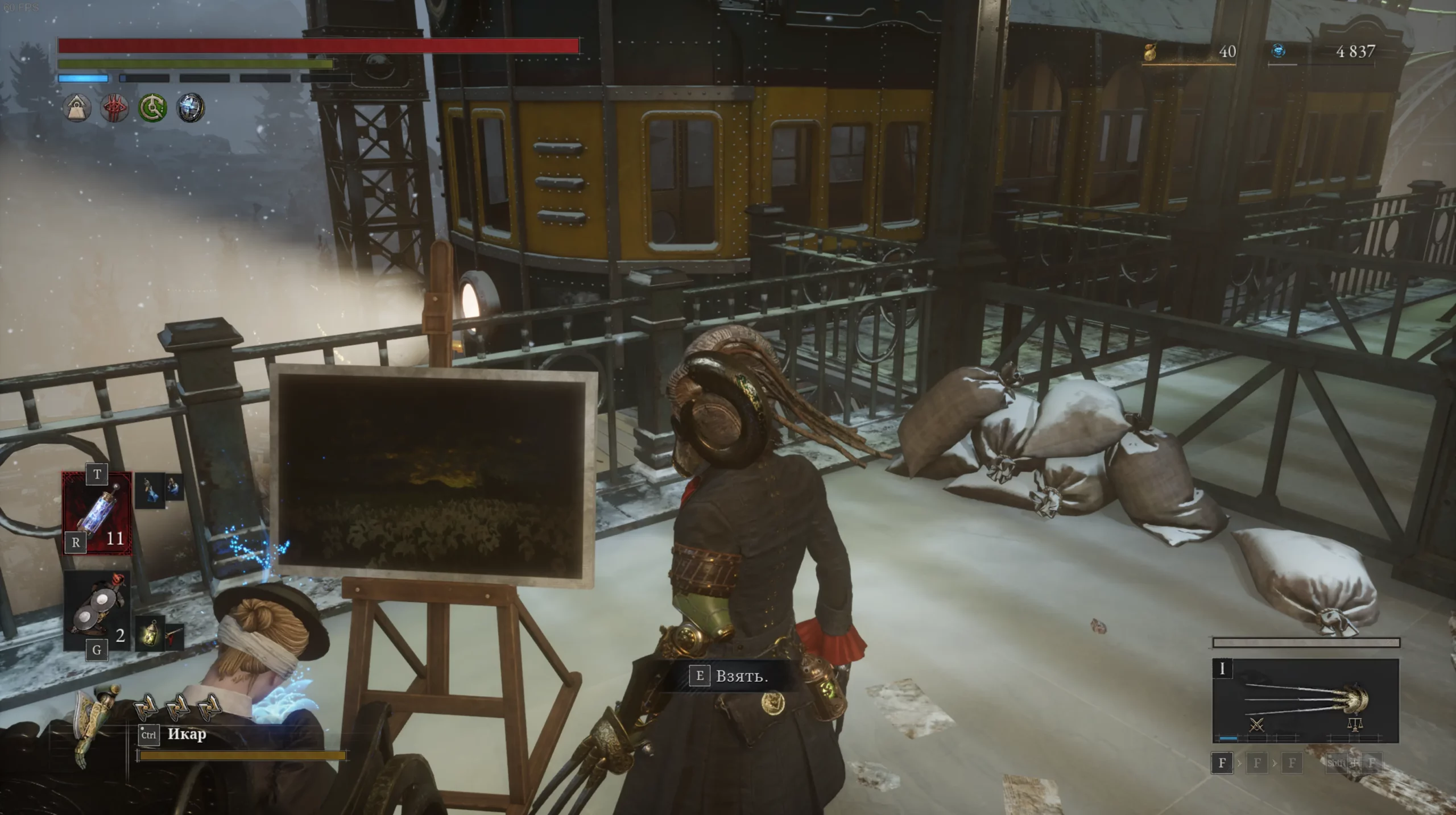Screen dimensions: 1456x815
Task: Select the equipped claw weapon slot
Action: point(1305,701)
